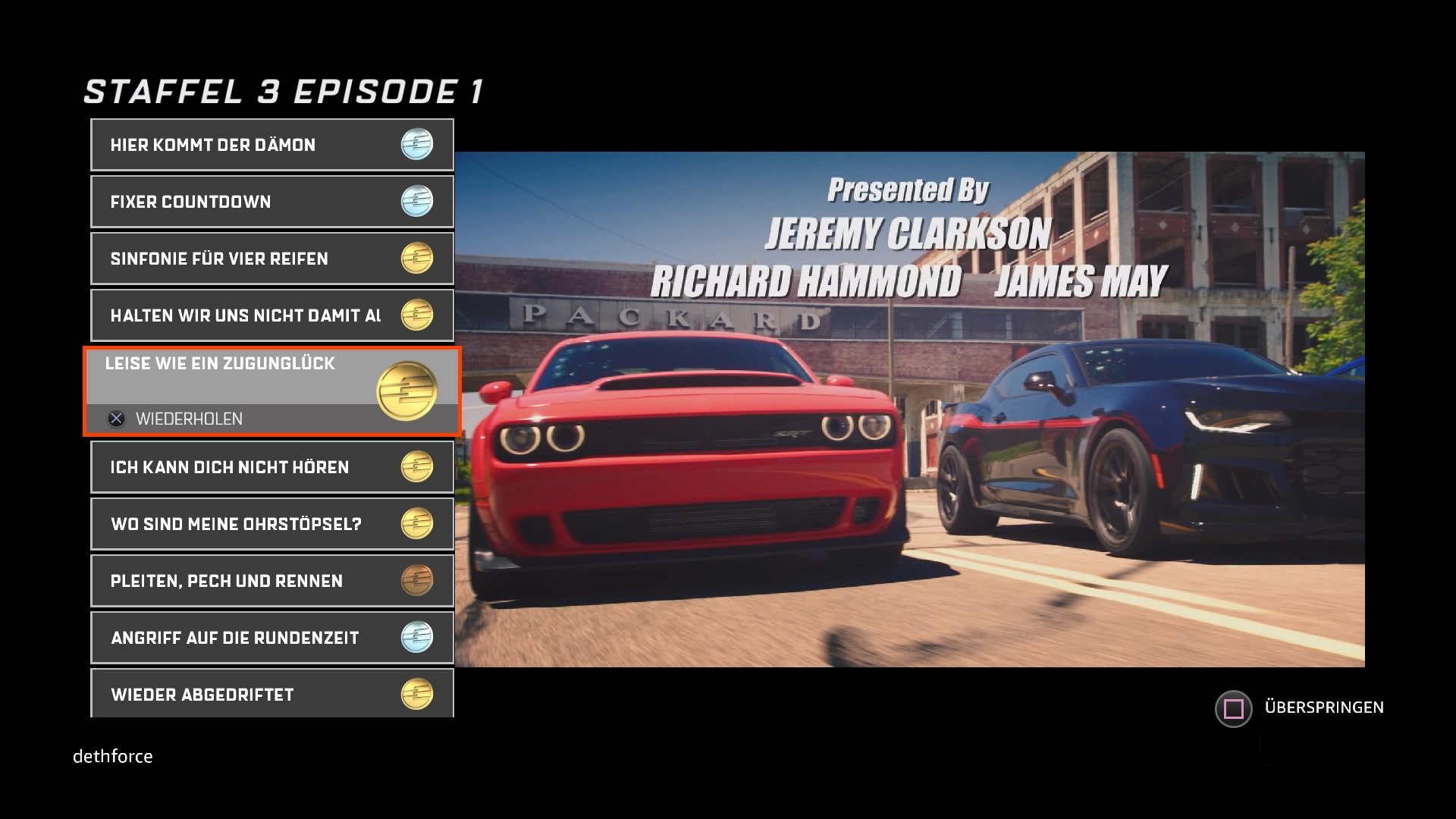Click the medal next to ICH KANN DICH NICHT HÖREN
Image resolution: width=1456 pixels, height=819 pixels.
click(416, 467)
